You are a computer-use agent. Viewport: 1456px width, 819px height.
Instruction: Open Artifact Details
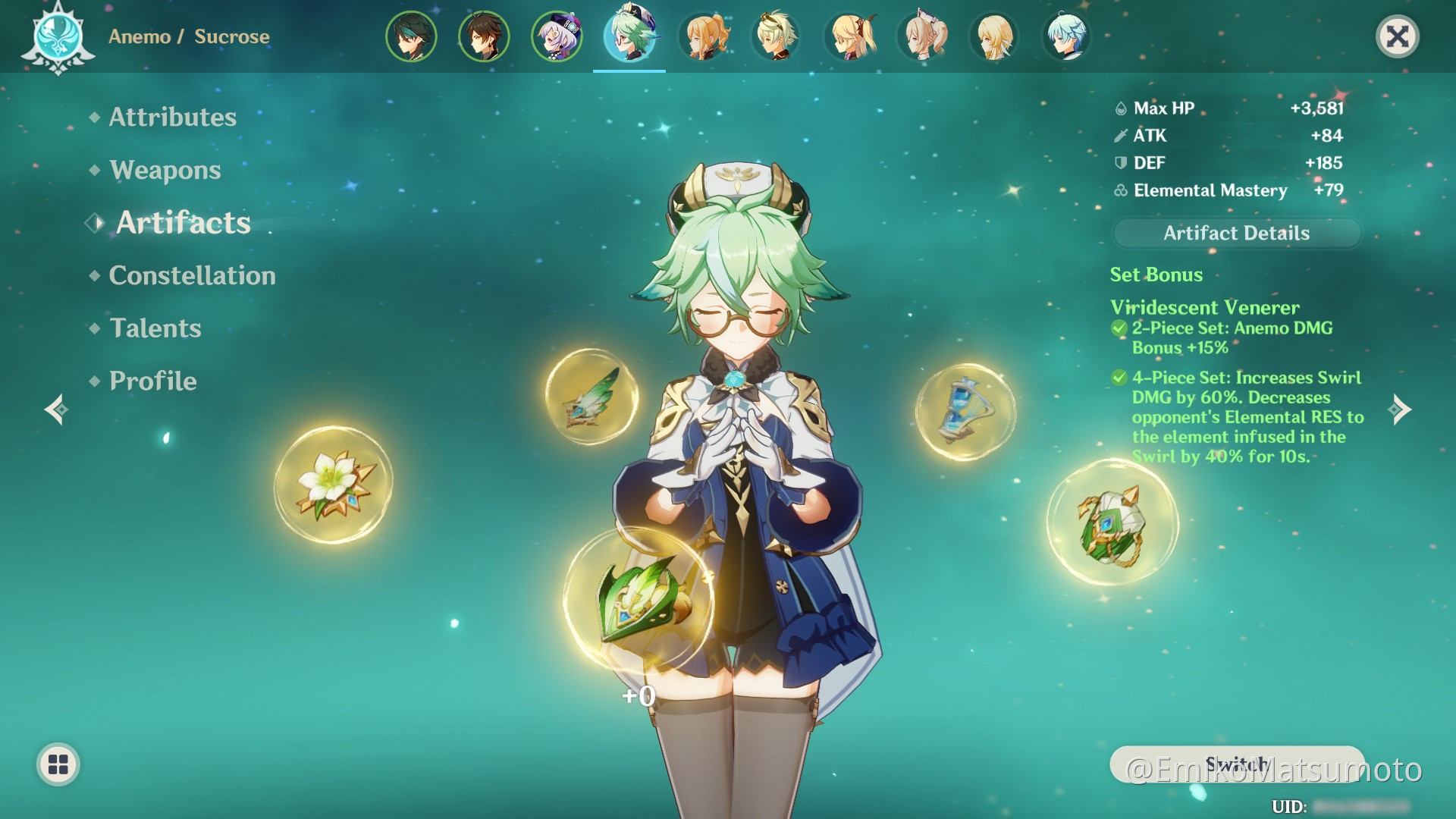[1235, 234]
